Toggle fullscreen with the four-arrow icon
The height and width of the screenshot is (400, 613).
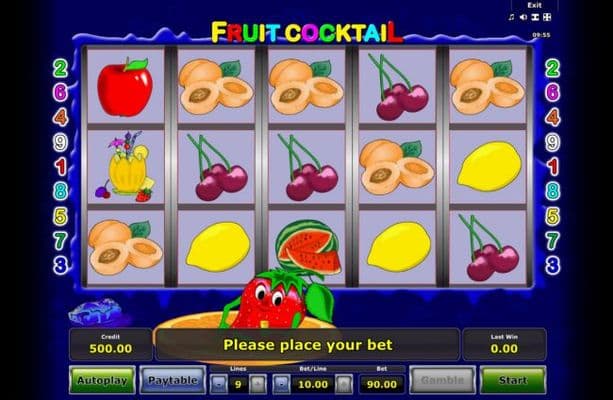coord(548,17)
